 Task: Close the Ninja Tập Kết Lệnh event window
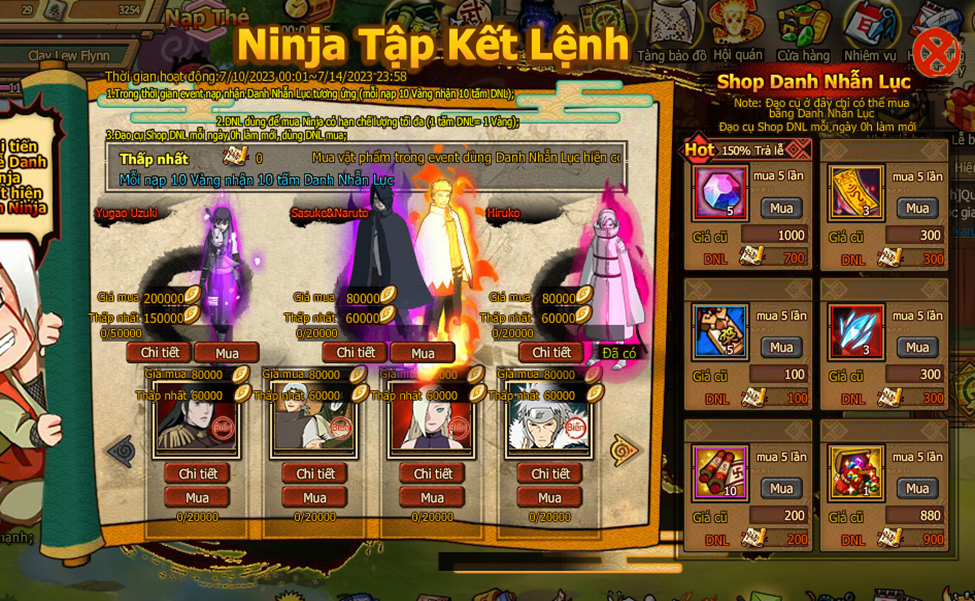point(935,50)
